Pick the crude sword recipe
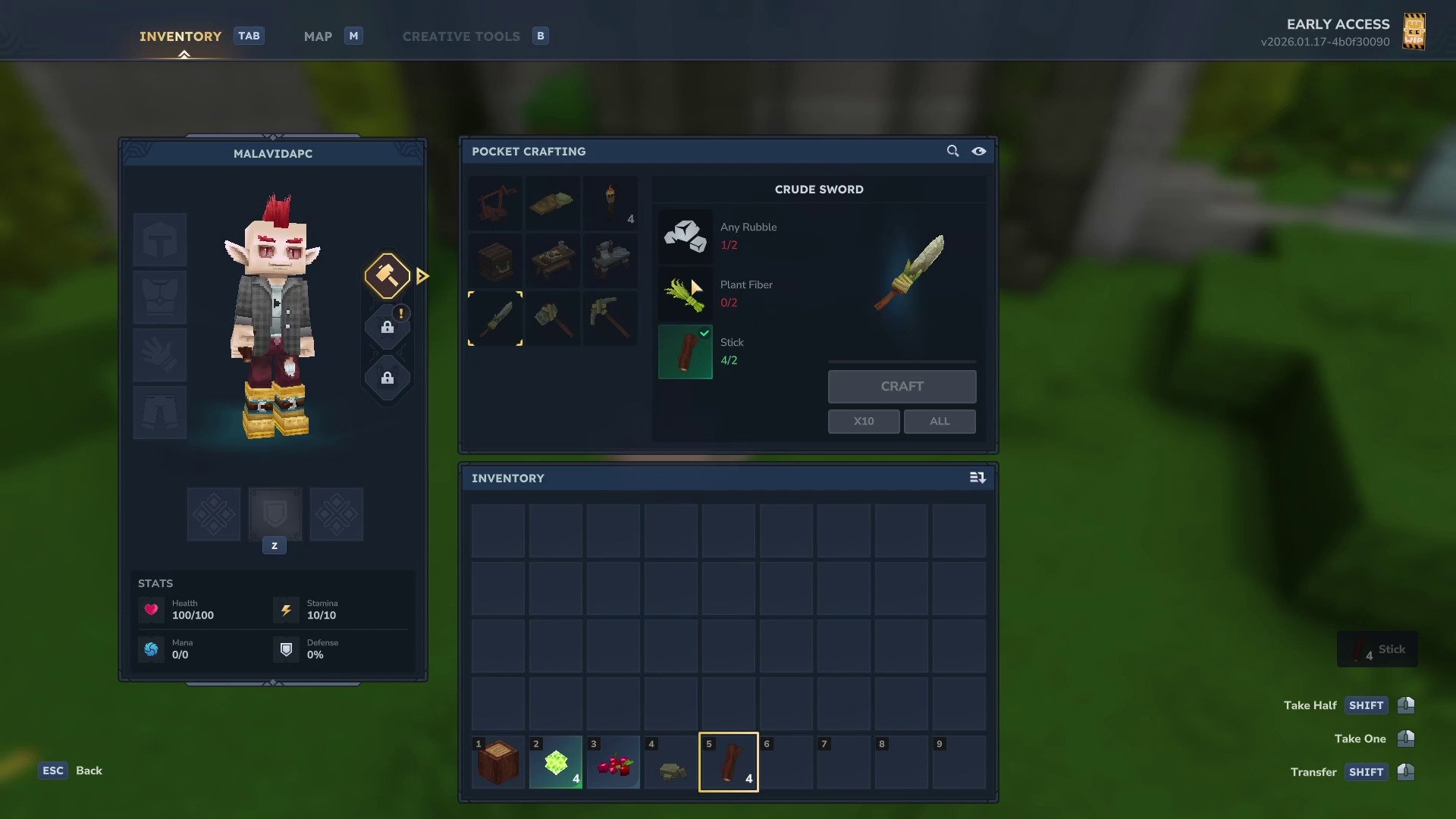The image size is (1456, 819). click(x=495, y=318)
